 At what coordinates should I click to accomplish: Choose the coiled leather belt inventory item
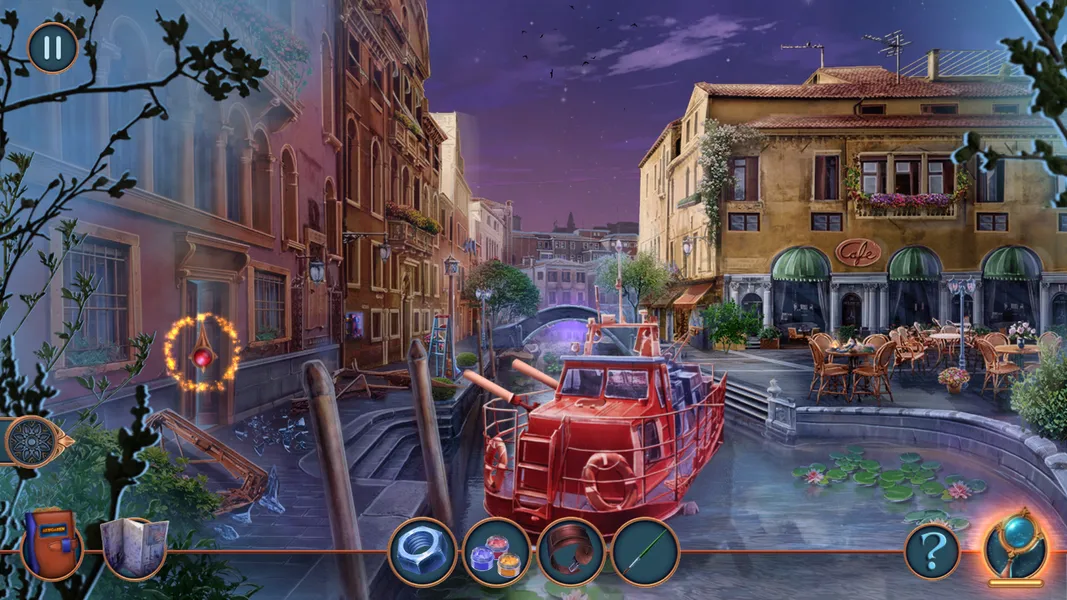pos(571,552)
